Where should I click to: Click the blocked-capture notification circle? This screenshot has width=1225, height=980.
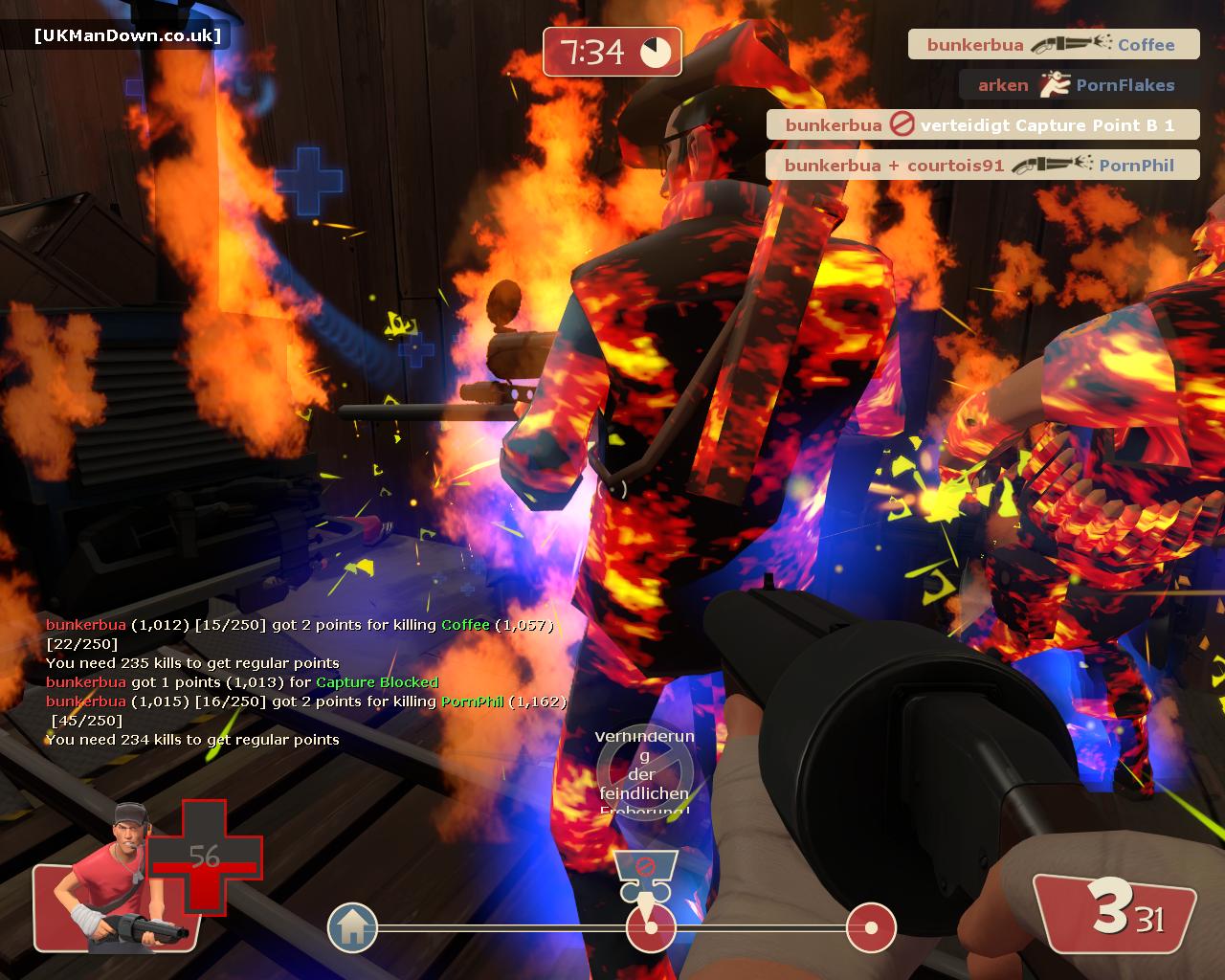pyautogui.click(x=644, y=773)
